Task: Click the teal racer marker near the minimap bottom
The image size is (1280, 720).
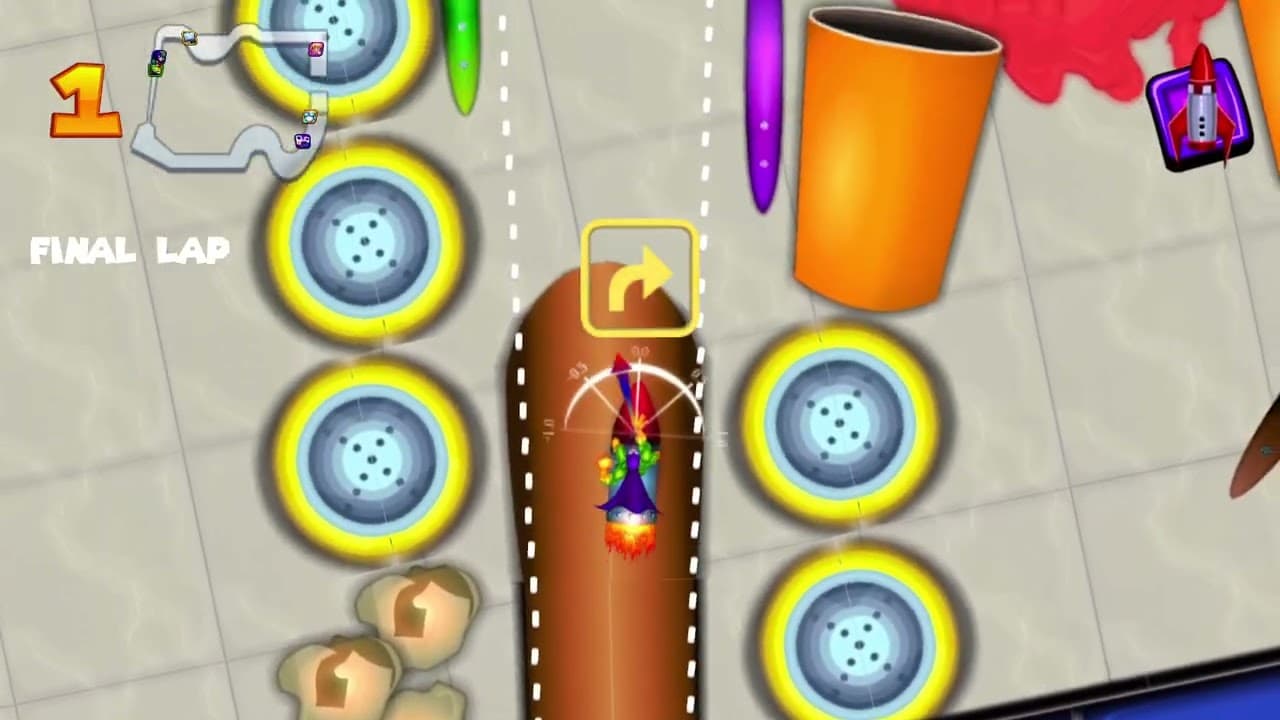Action: pyautogui.click(x=309, y=116)
